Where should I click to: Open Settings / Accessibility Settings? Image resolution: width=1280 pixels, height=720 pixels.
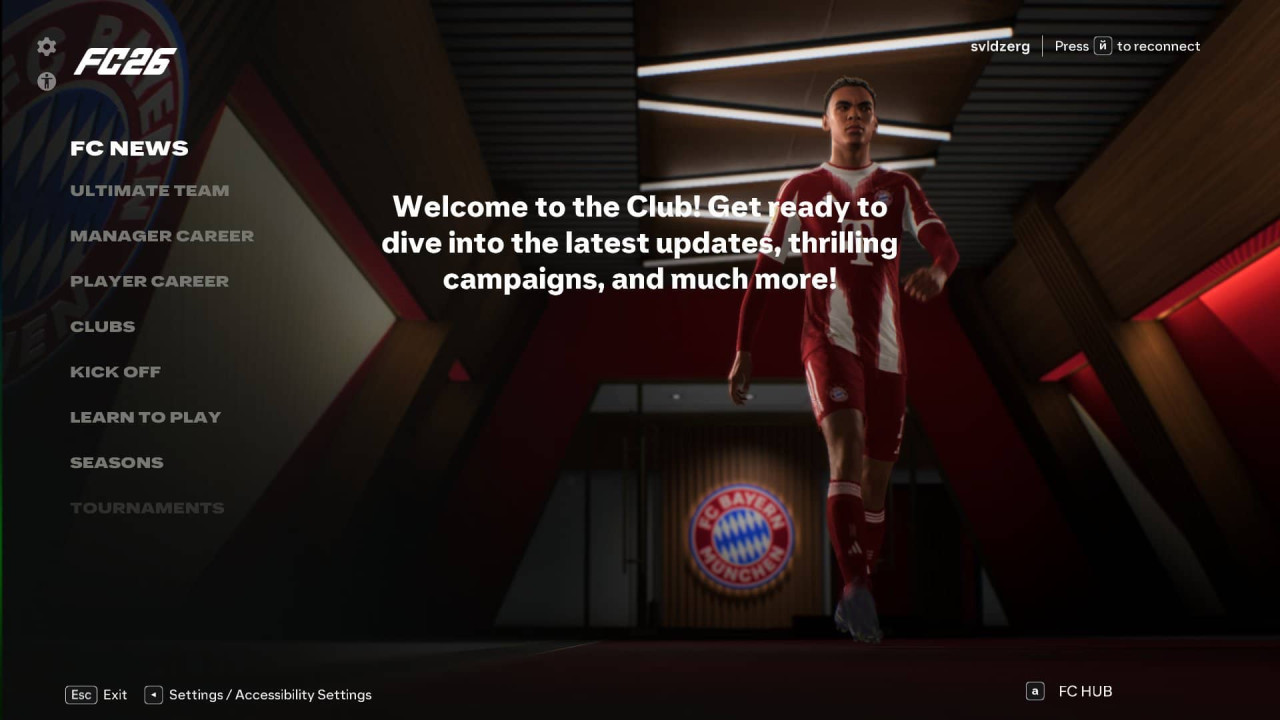(x=269, y=695)
